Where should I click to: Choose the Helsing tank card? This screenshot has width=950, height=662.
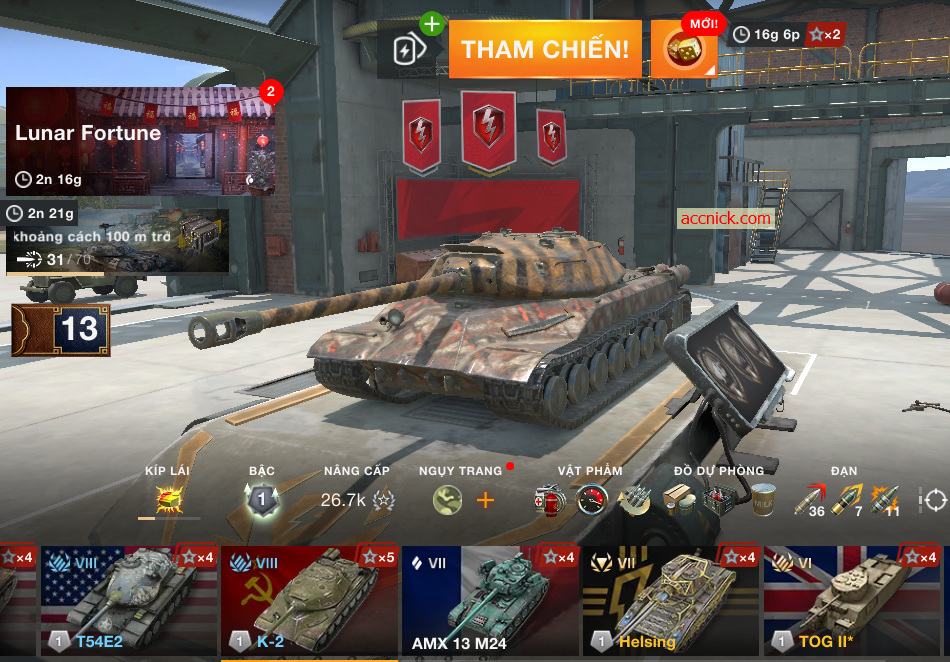[671, 600]
